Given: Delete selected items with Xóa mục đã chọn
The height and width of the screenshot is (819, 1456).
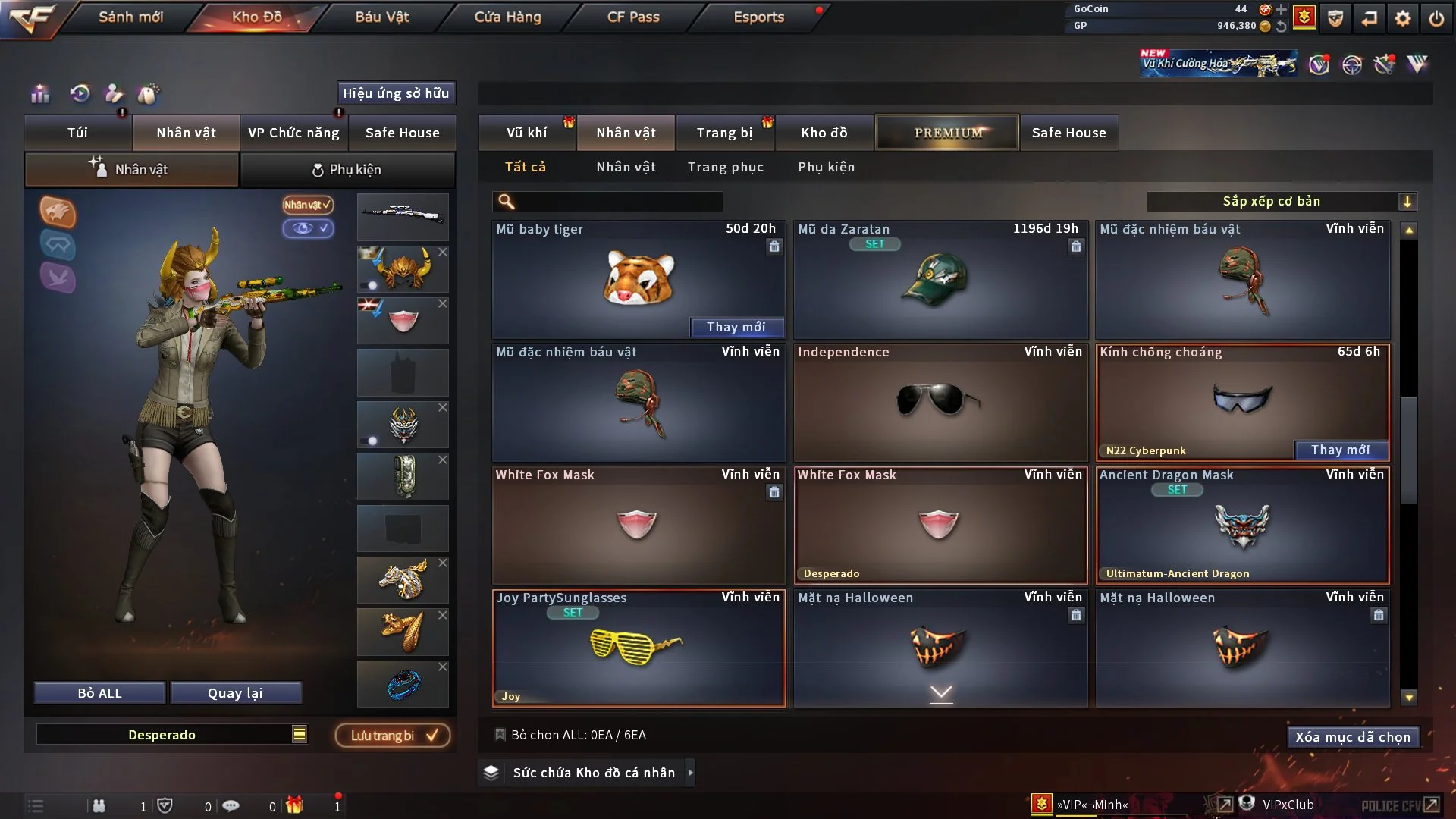Looking at the screenshot, I should point(1352,737).
